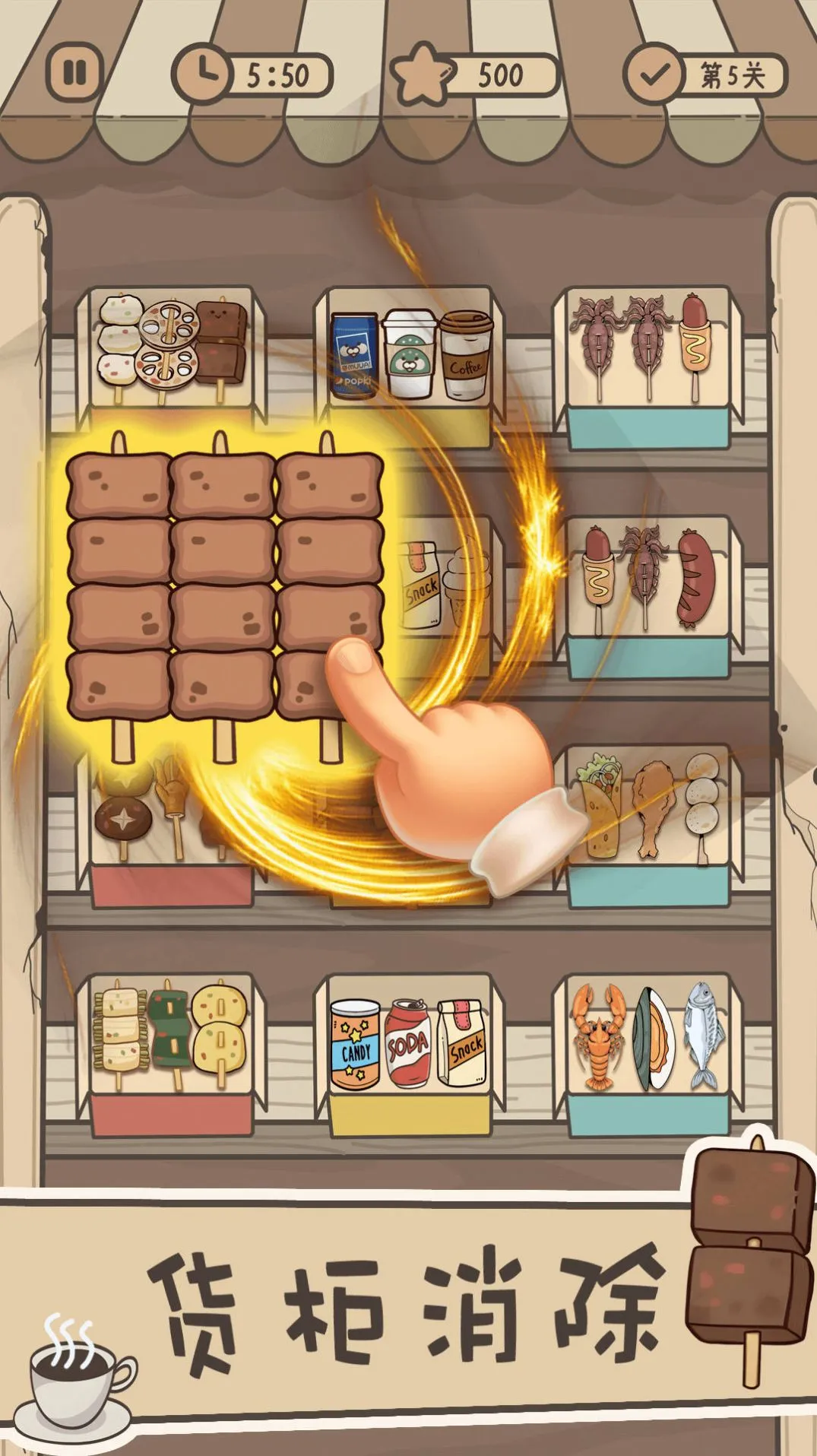Tap the CANDY can
The width and height of the screenshot is (817, 1456).
pos(355,1043)
